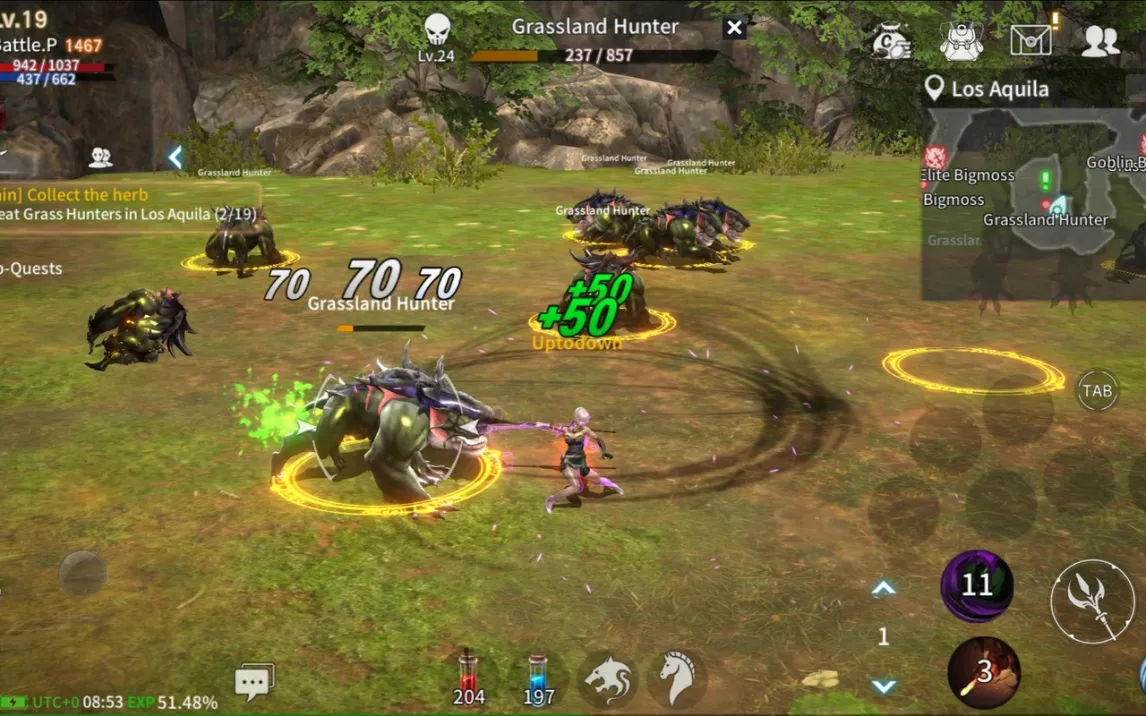Open the chat speech bubble
Screen dimensions: 1146x716
pyautogui.click(x=253, y=682)
